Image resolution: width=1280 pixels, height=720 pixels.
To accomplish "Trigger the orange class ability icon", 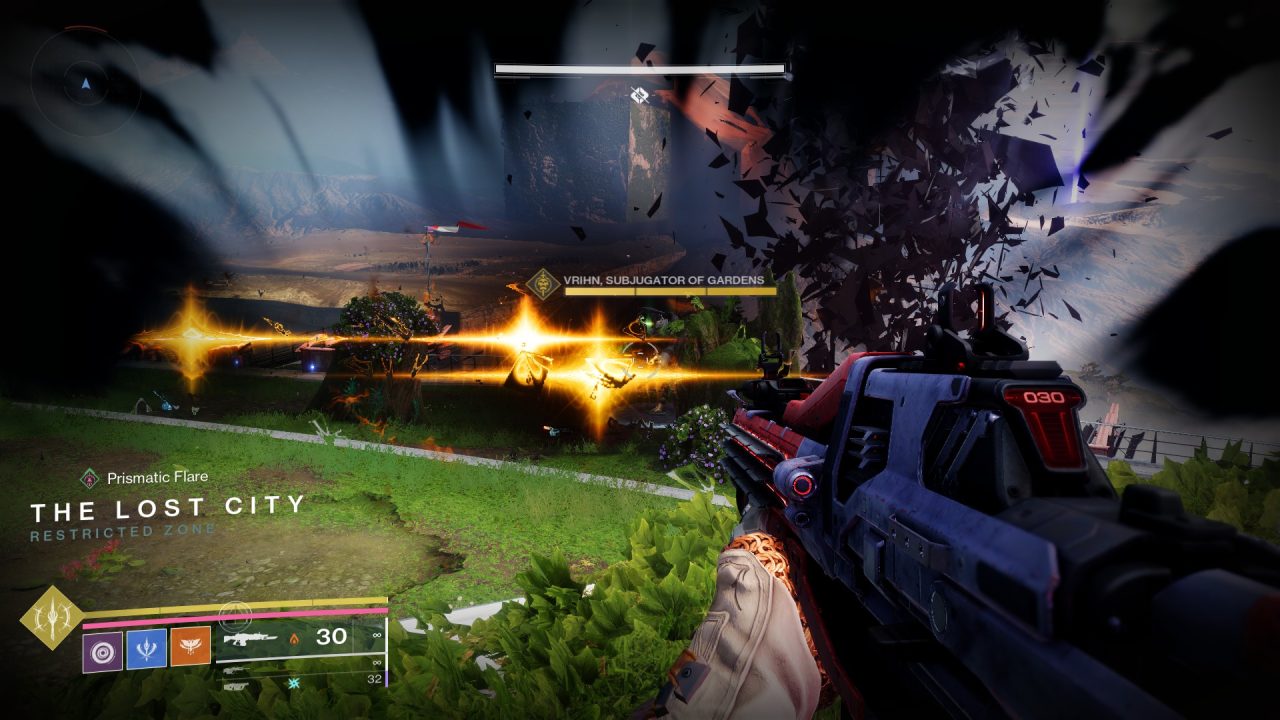I will [x=190, y=647].
